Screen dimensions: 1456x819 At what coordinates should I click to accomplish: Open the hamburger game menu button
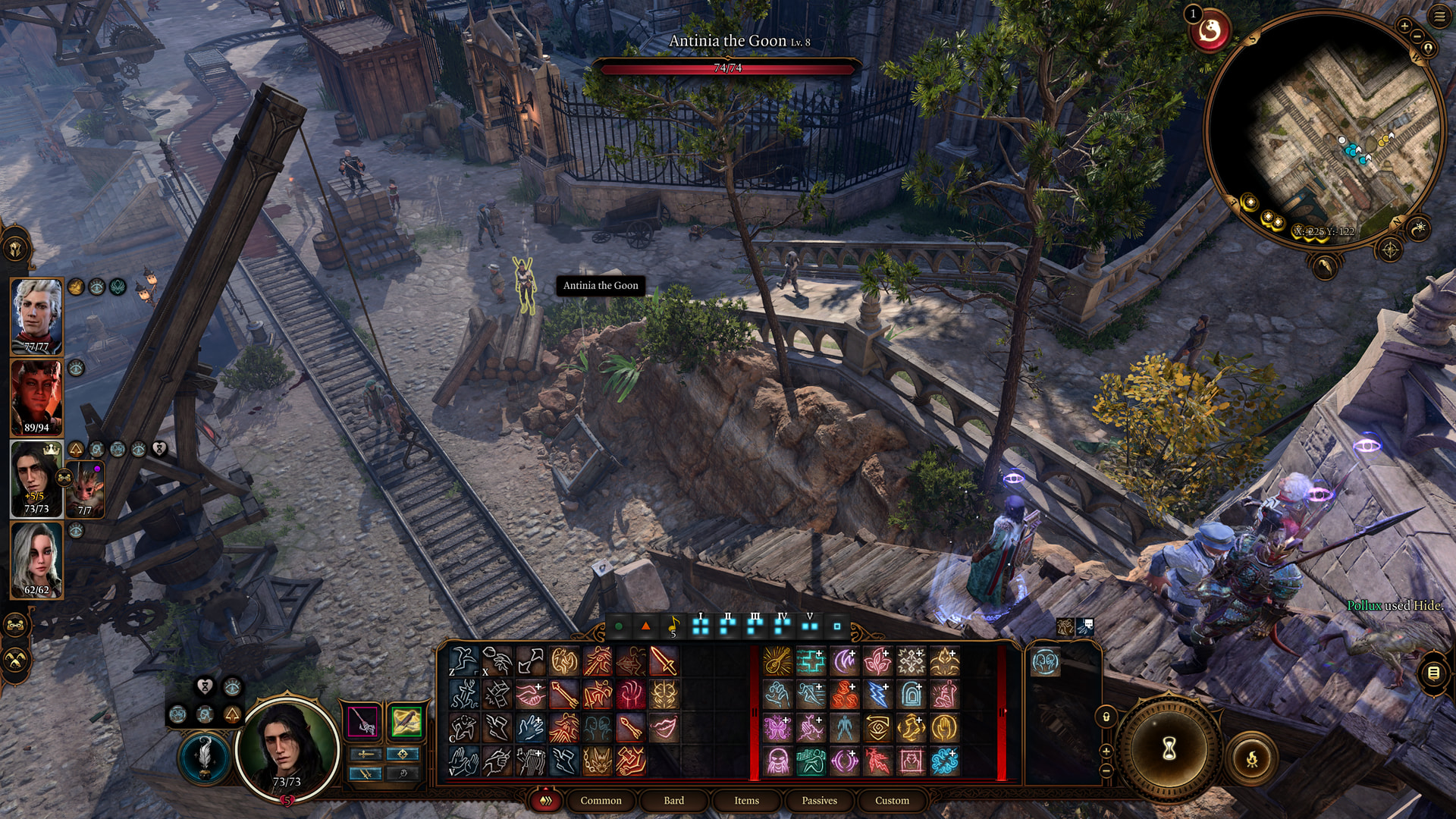point(1439,17)
